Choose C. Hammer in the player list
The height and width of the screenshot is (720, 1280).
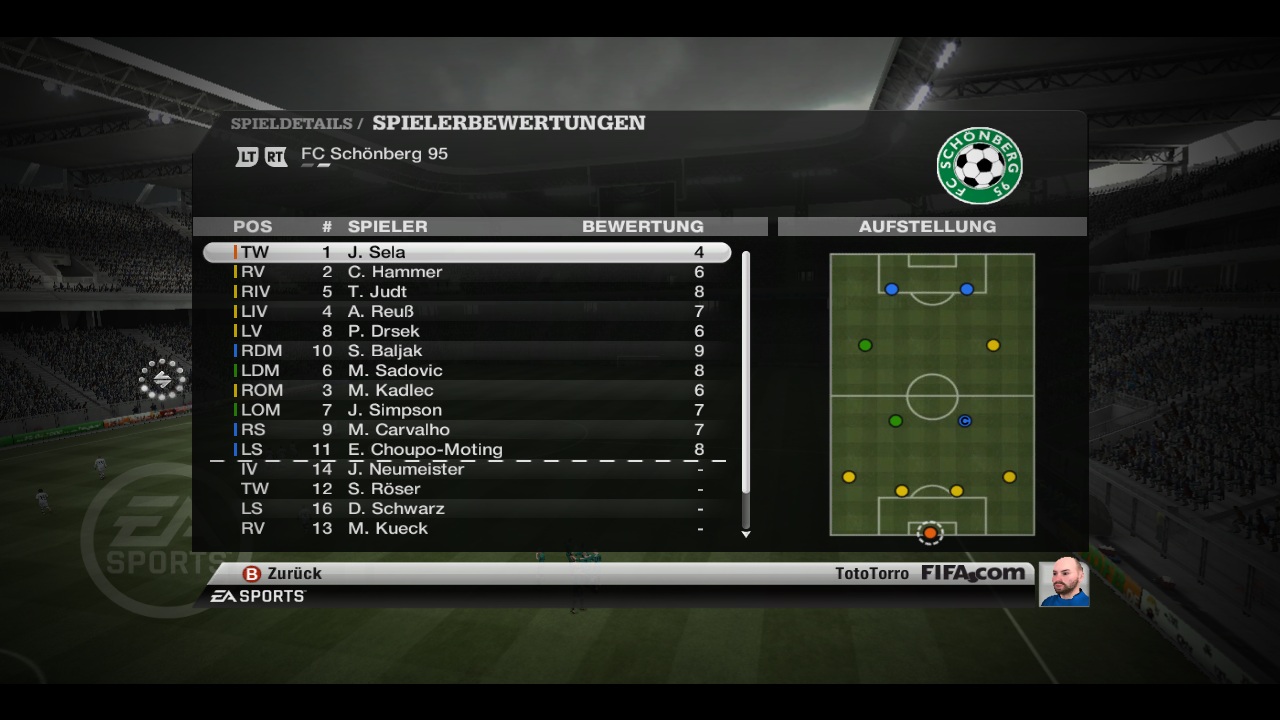tap(467, 272)
